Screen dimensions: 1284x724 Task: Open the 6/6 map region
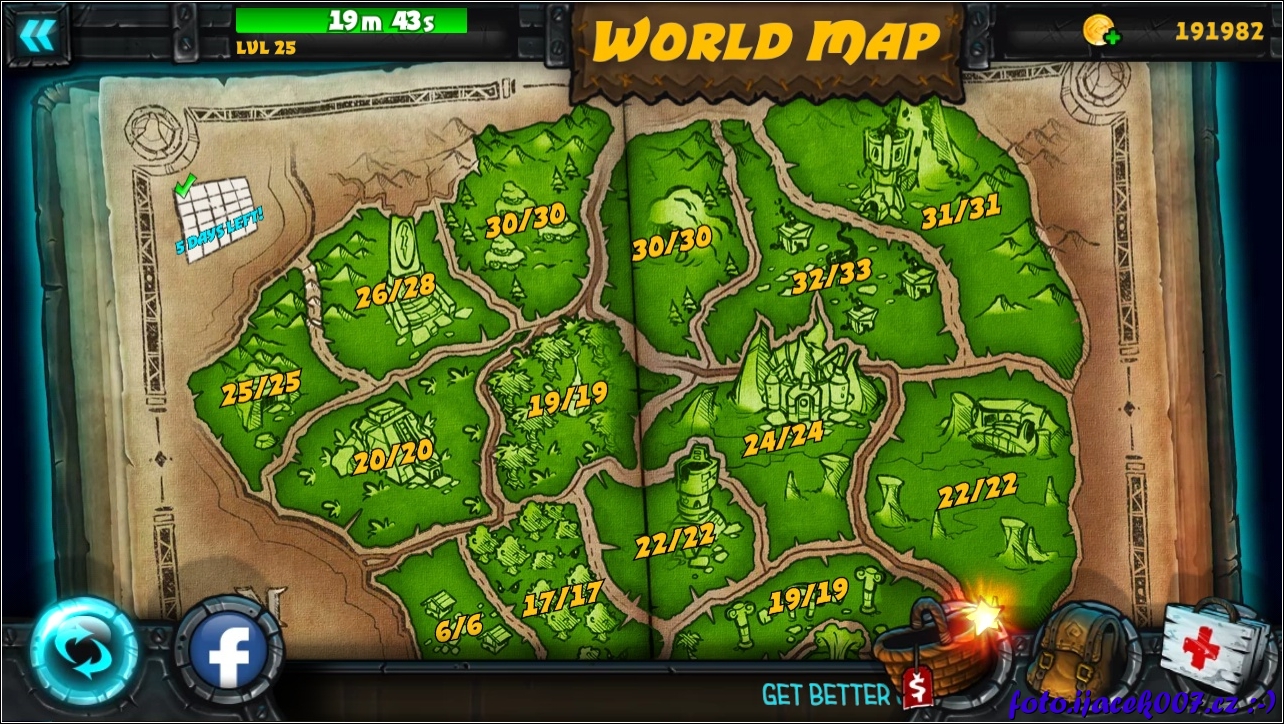point(459,627)
